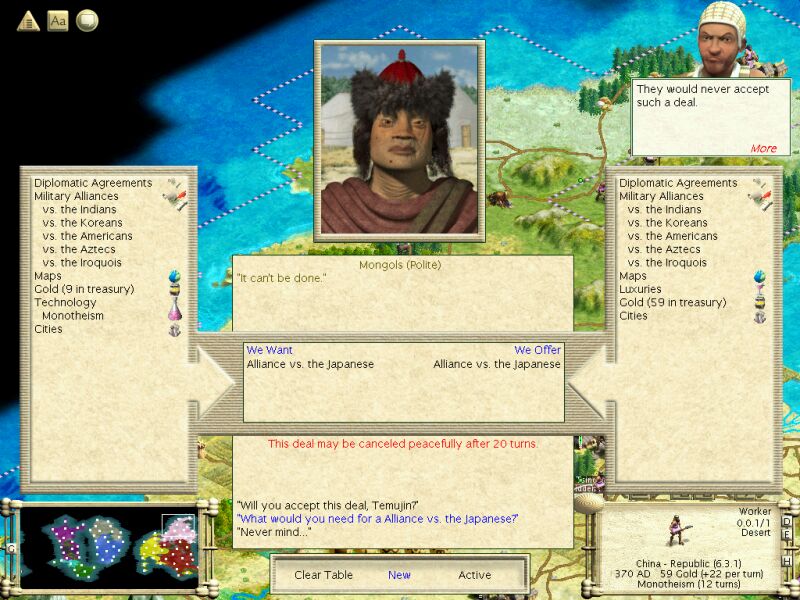Viewport: 800px width, 600px height.
Task: Click the domestic advisor portrait
Action: pos(726,38)
